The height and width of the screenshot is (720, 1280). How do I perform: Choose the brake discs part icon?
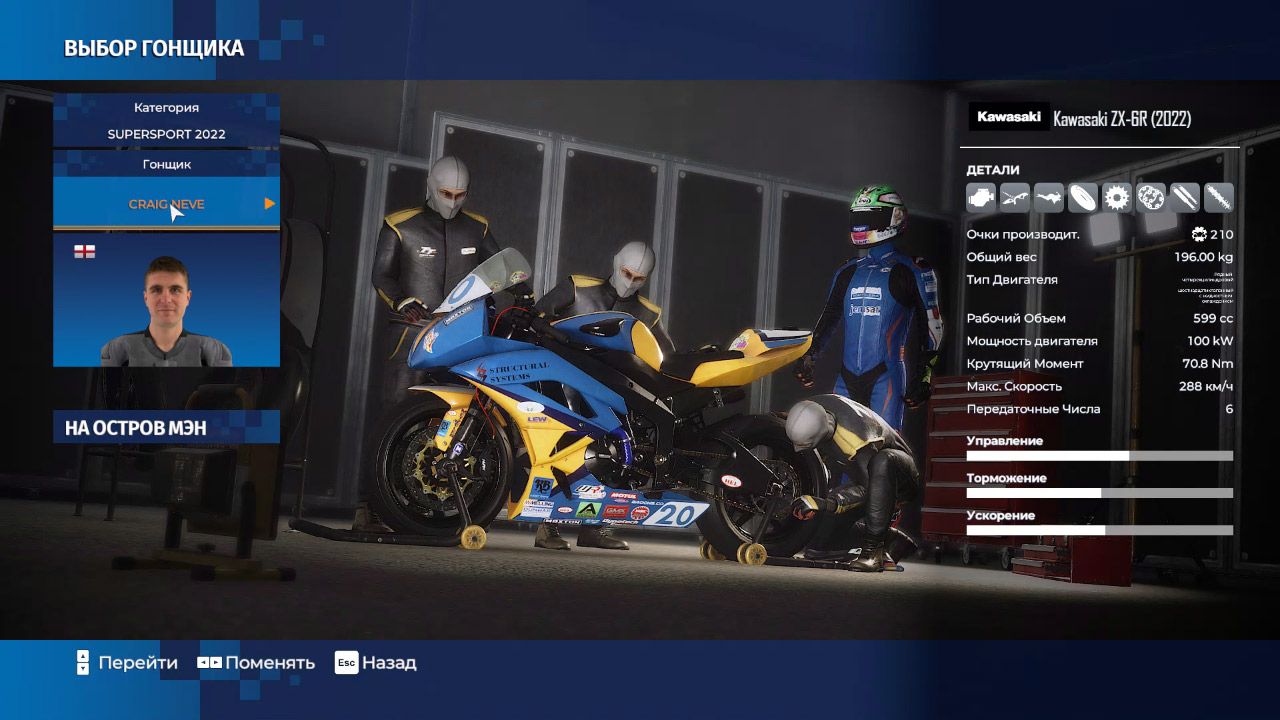[1151, 198]
